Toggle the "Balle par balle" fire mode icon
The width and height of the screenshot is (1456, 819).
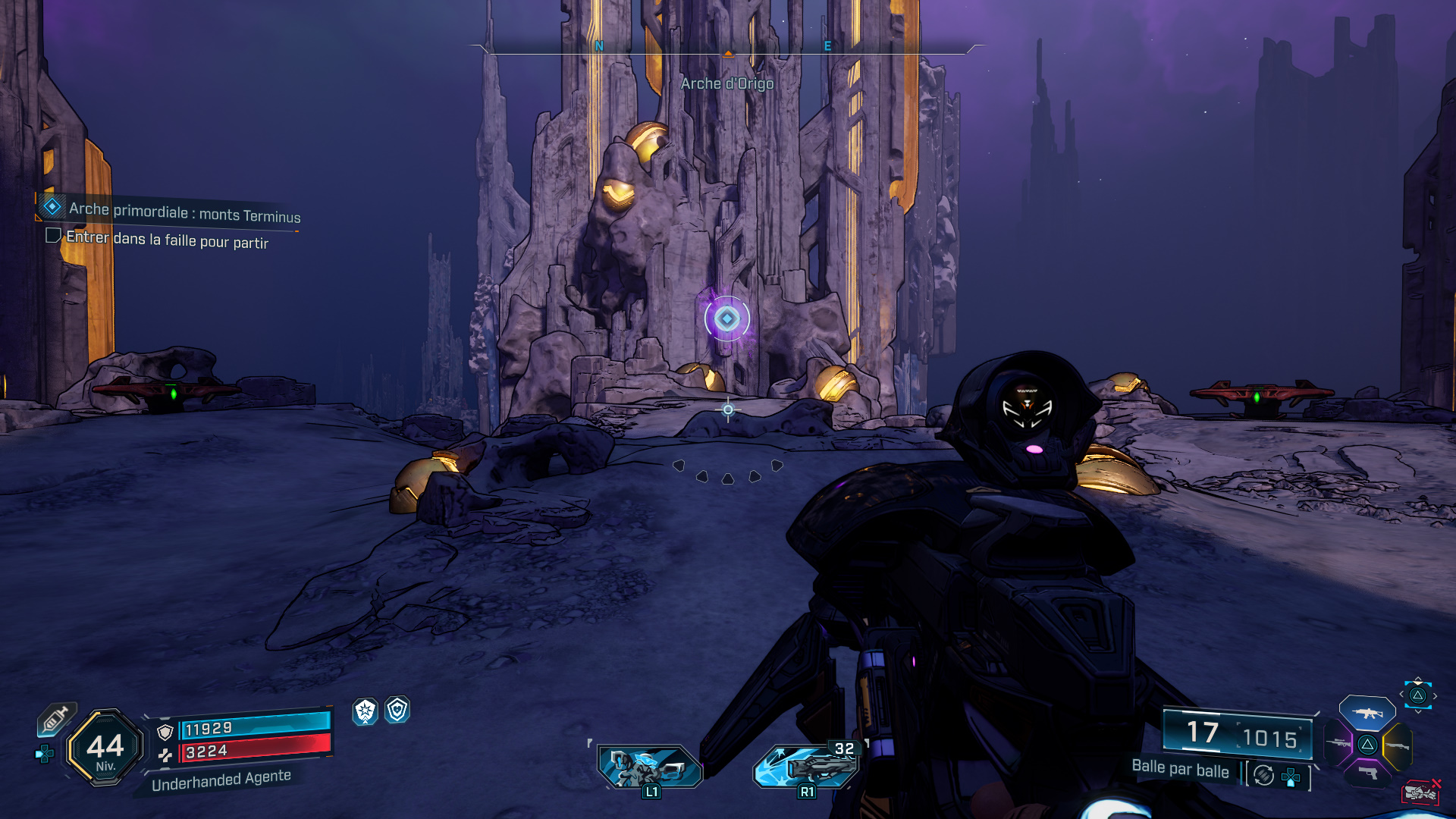pyautogui.click(x=1263, y=775)
